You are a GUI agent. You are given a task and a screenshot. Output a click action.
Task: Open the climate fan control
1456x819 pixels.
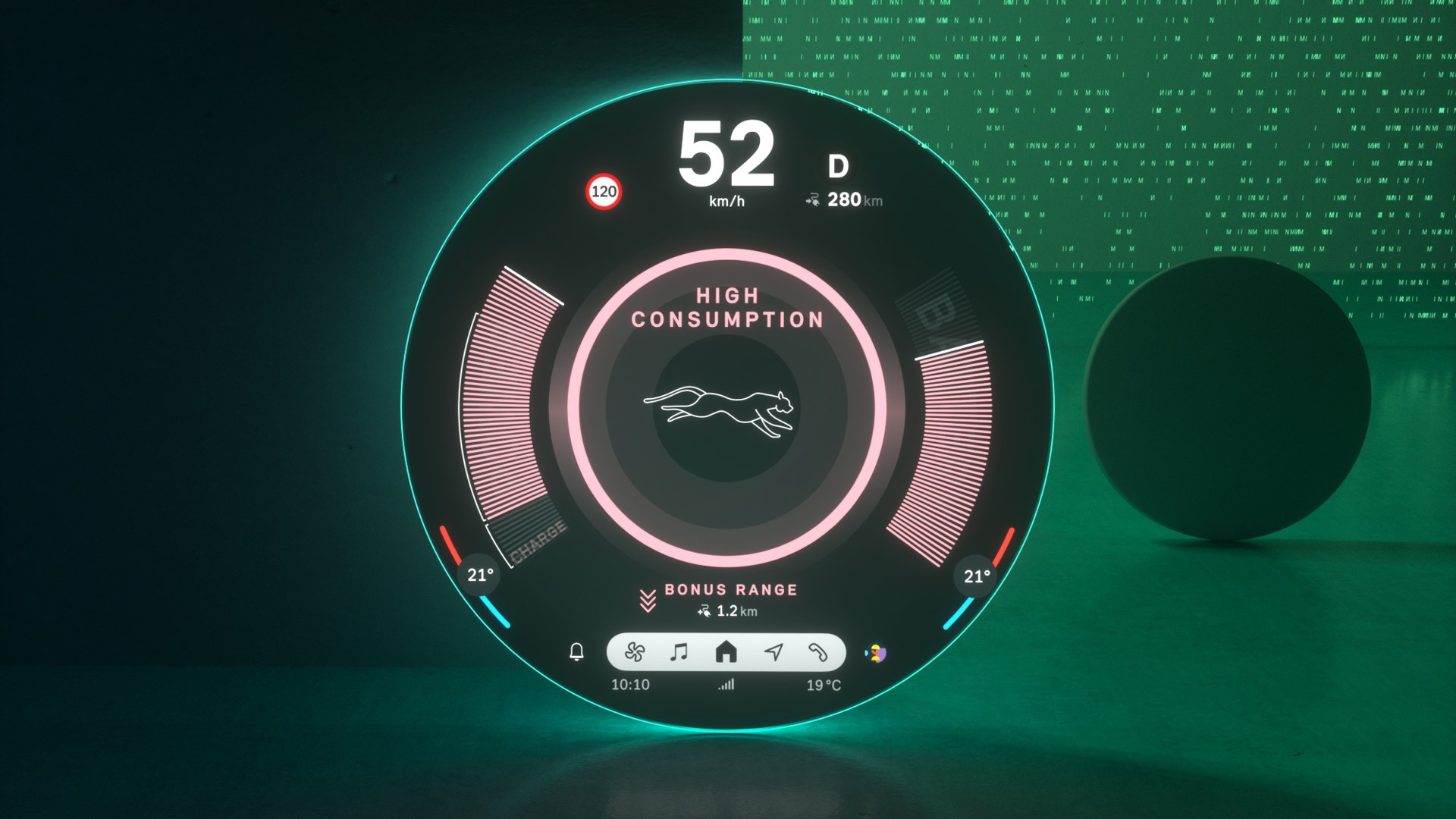click(635, 652)
